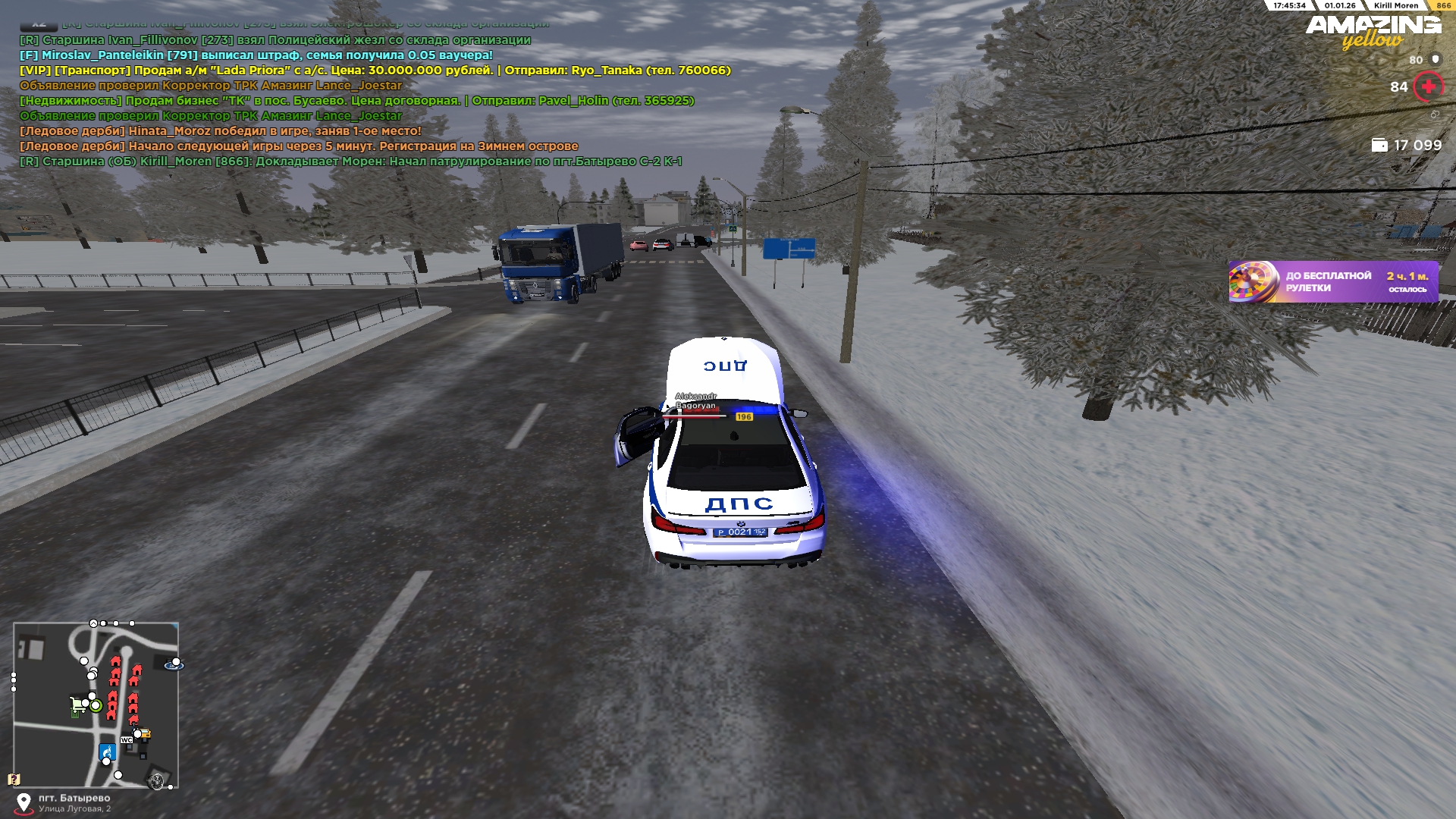Viewport: 1456px width, 819px height.
Task: Click the location pin beside пгт. Батырево
Action: tap(24, 802)
